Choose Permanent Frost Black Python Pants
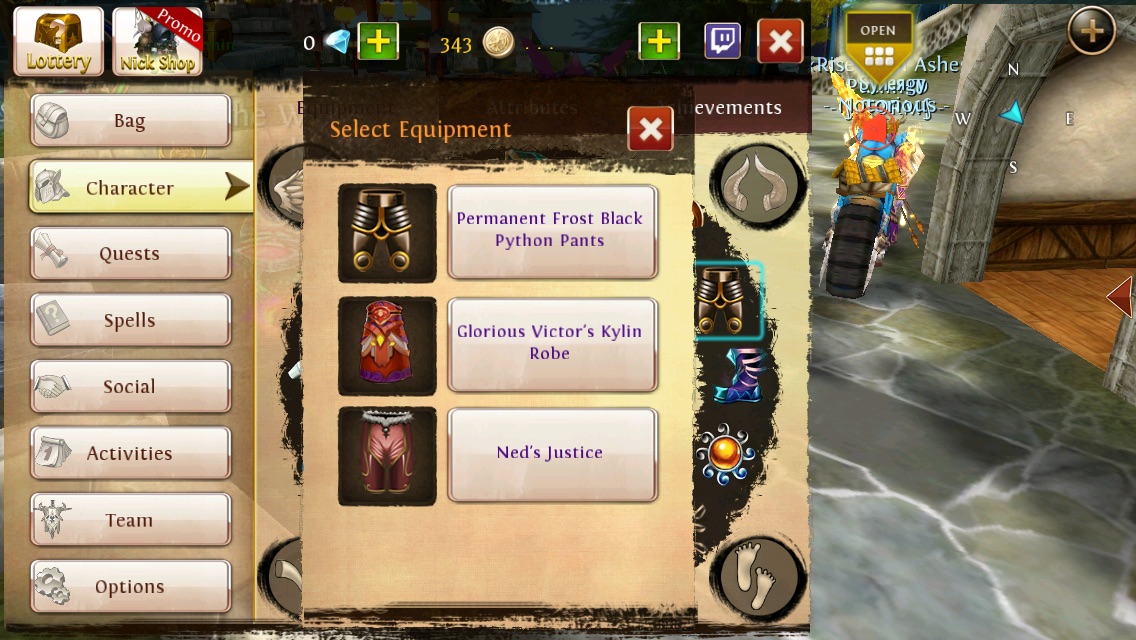The height and width of the screenshot is (640, 1136). pos(551,230)
